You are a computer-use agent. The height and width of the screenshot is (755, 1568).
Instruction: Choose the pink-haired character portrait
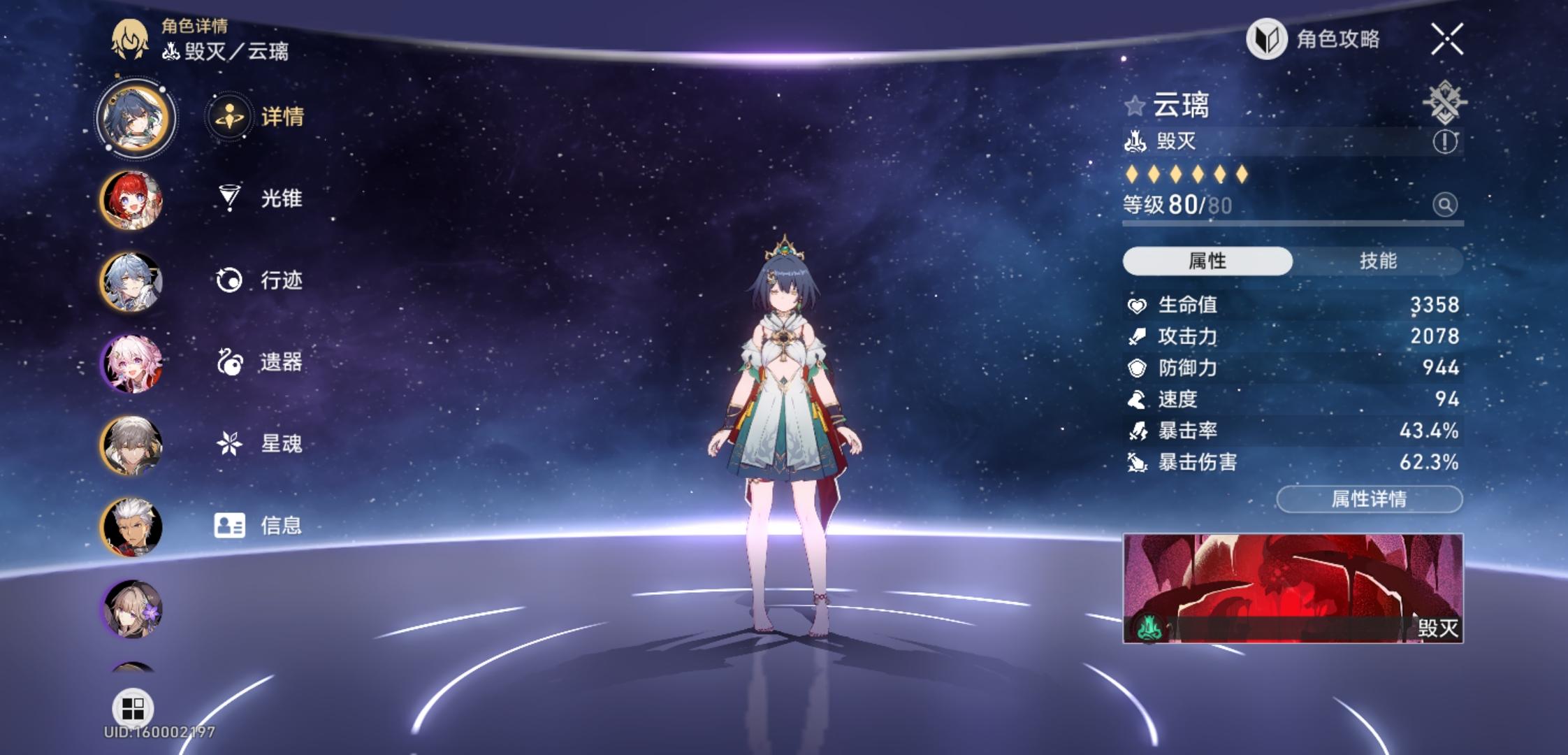click(x=132, y=364)
